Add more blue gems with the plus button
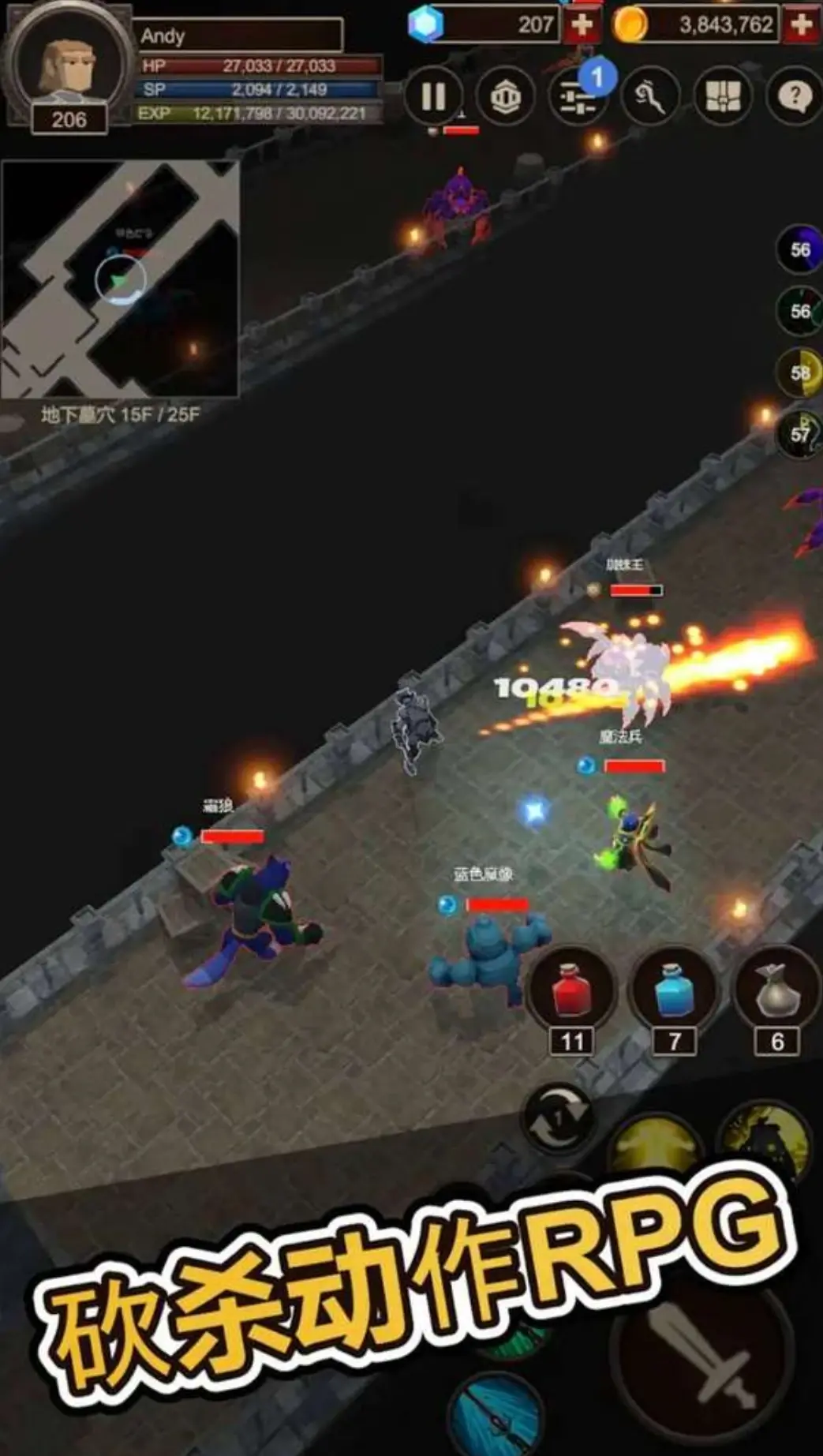 coord(582,25)
